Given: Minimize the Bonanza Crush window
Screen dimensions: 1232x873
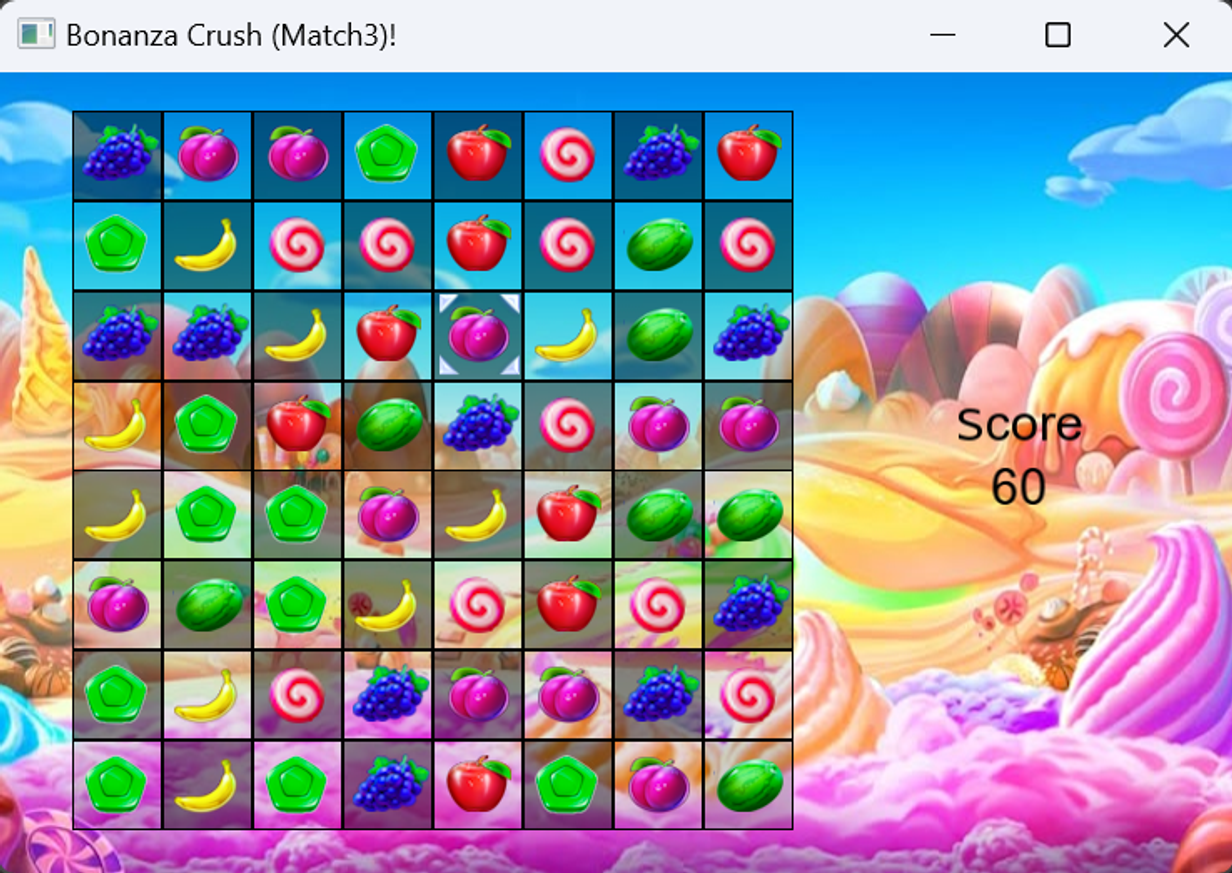Looking at the screenshot, I should (942, 35).
